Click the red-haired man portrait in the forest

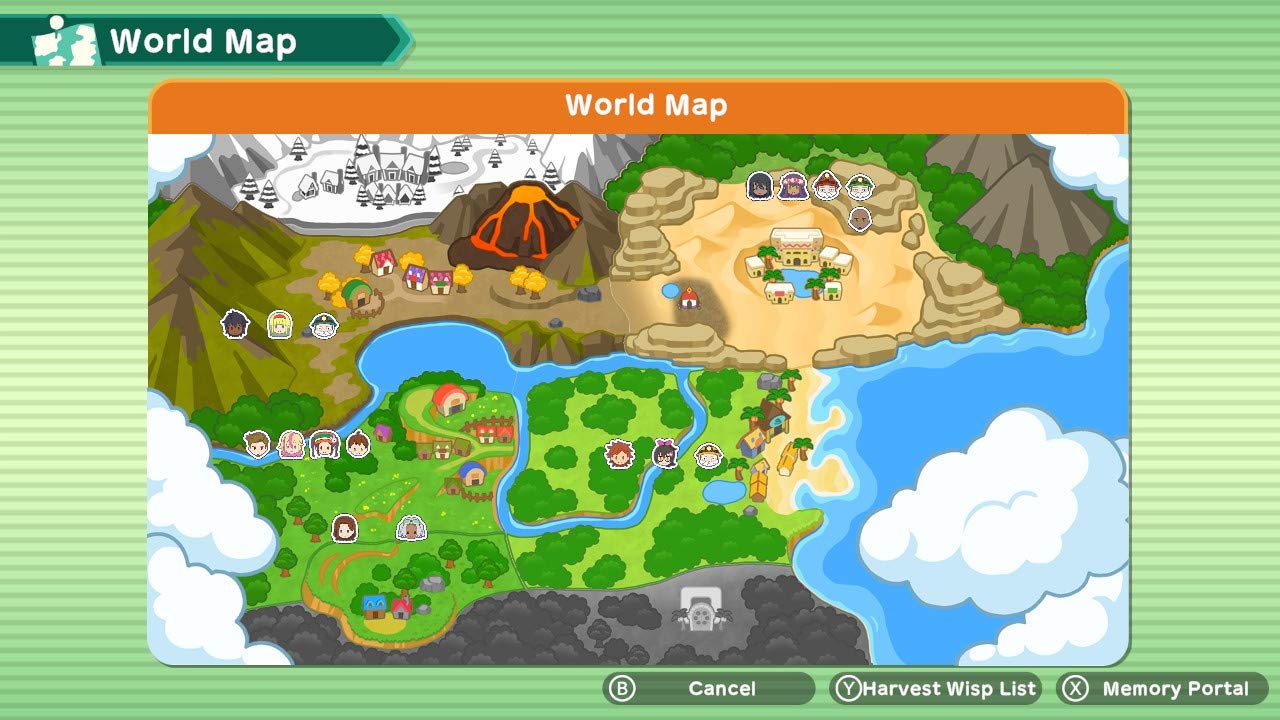pyautogui.click(x=620, y=455)
